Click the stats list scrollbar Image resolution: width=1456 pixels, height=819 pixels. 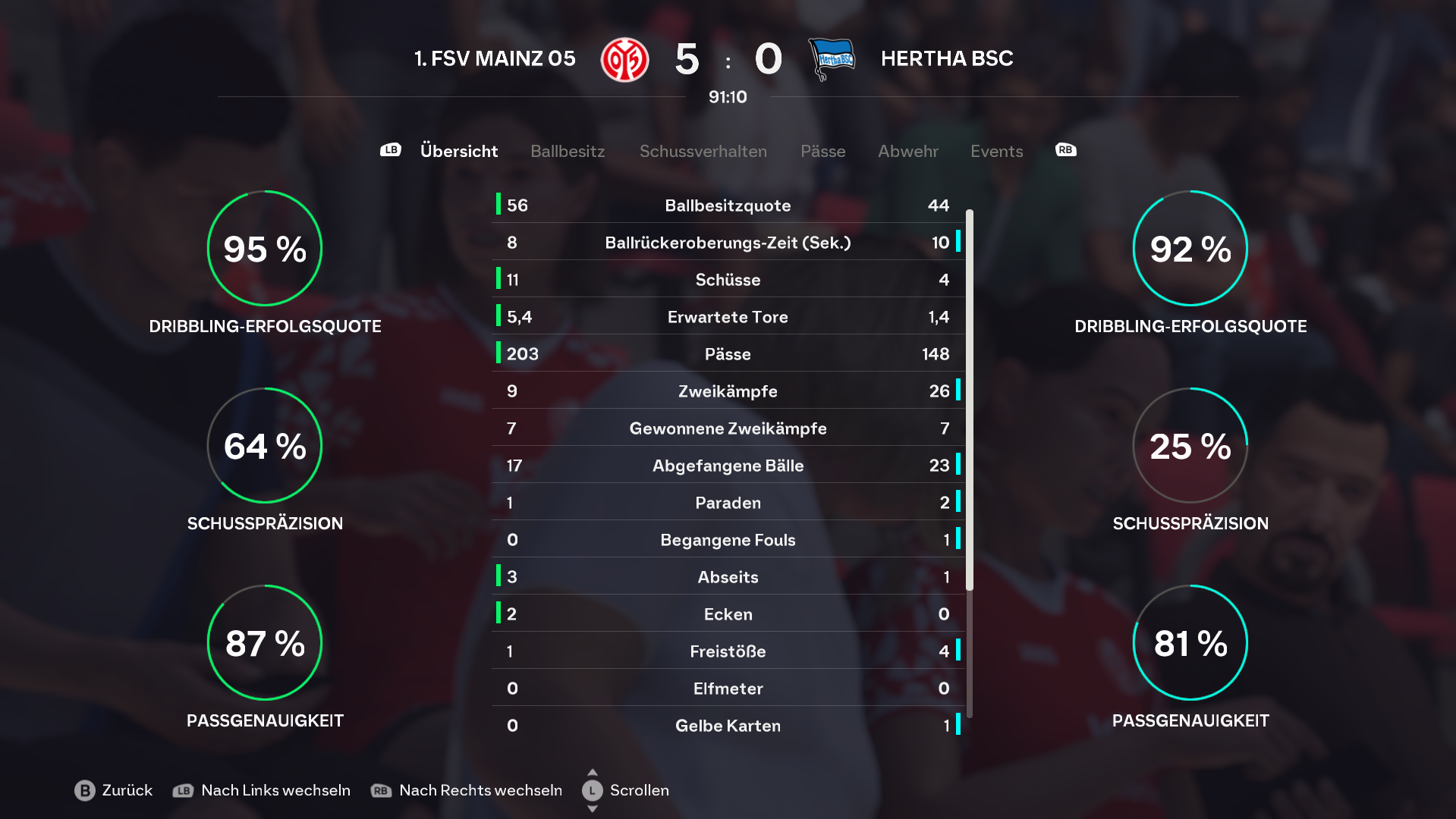pos(969,400)
